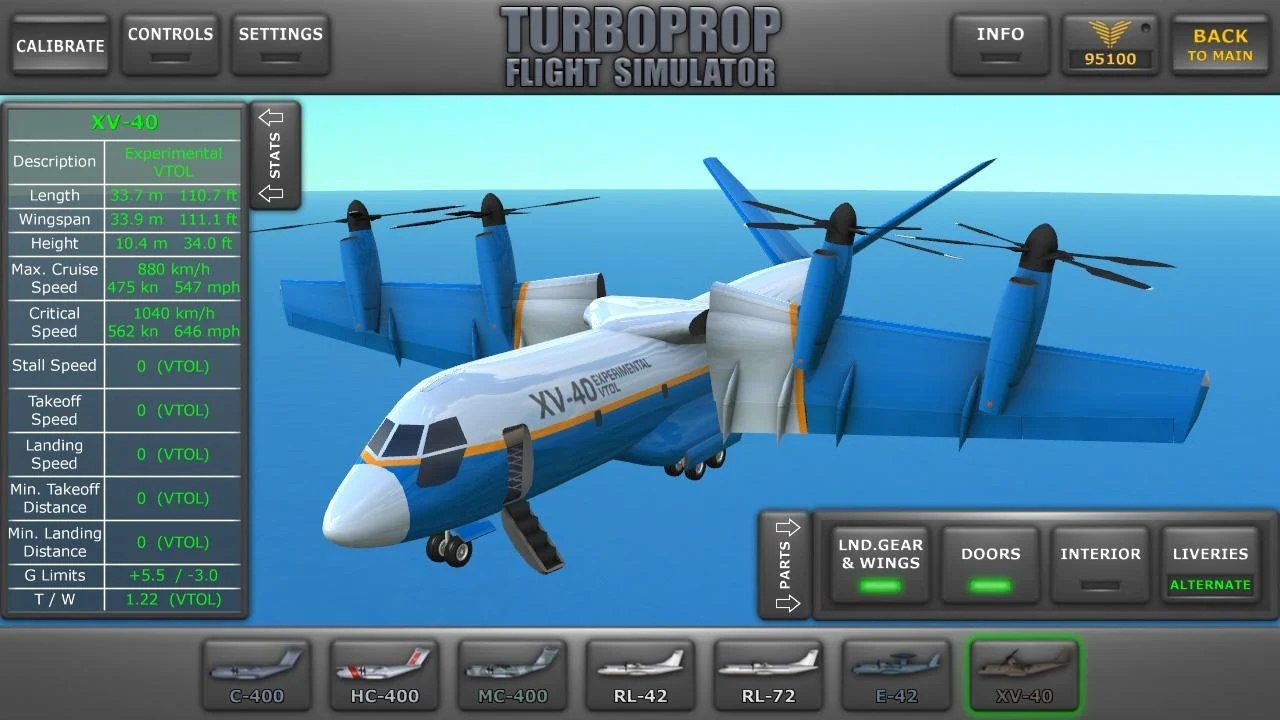Viewport: 1280px width, 720px height.
Task: Choose the MC-400 military transport
Action: click(x=512, y=674)
